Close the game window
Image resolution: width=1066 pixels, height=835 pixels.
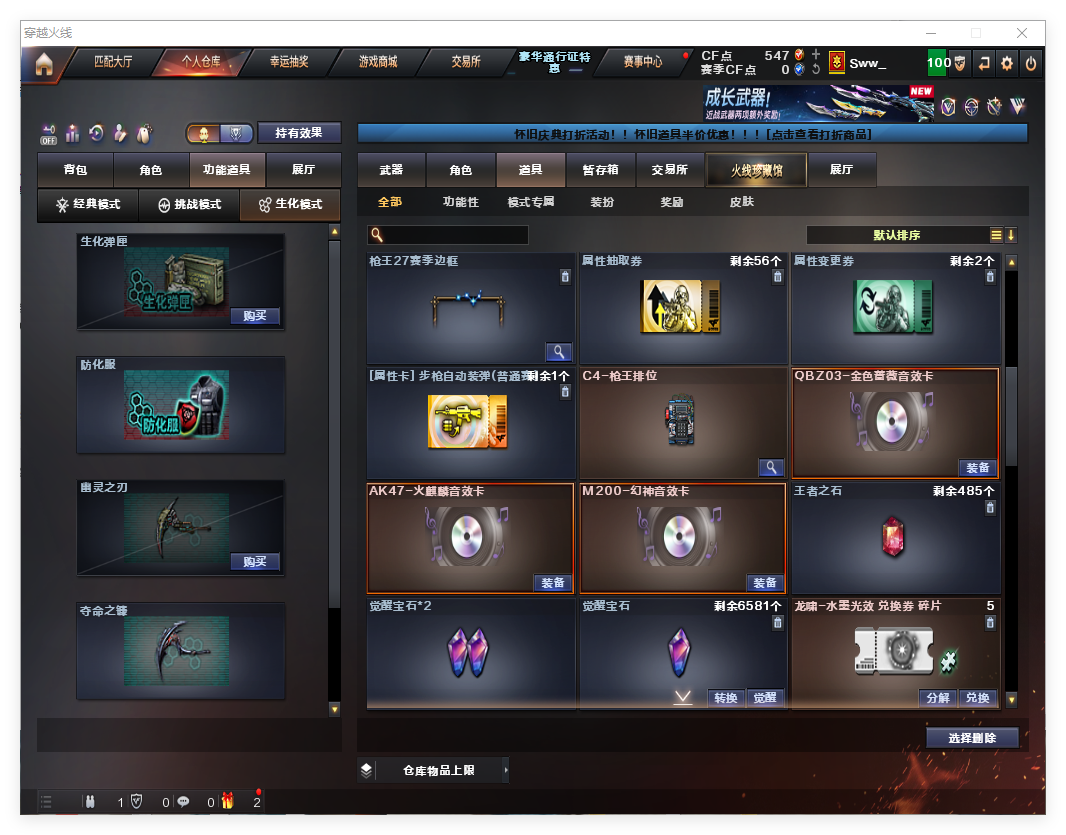click(1022, 33)
